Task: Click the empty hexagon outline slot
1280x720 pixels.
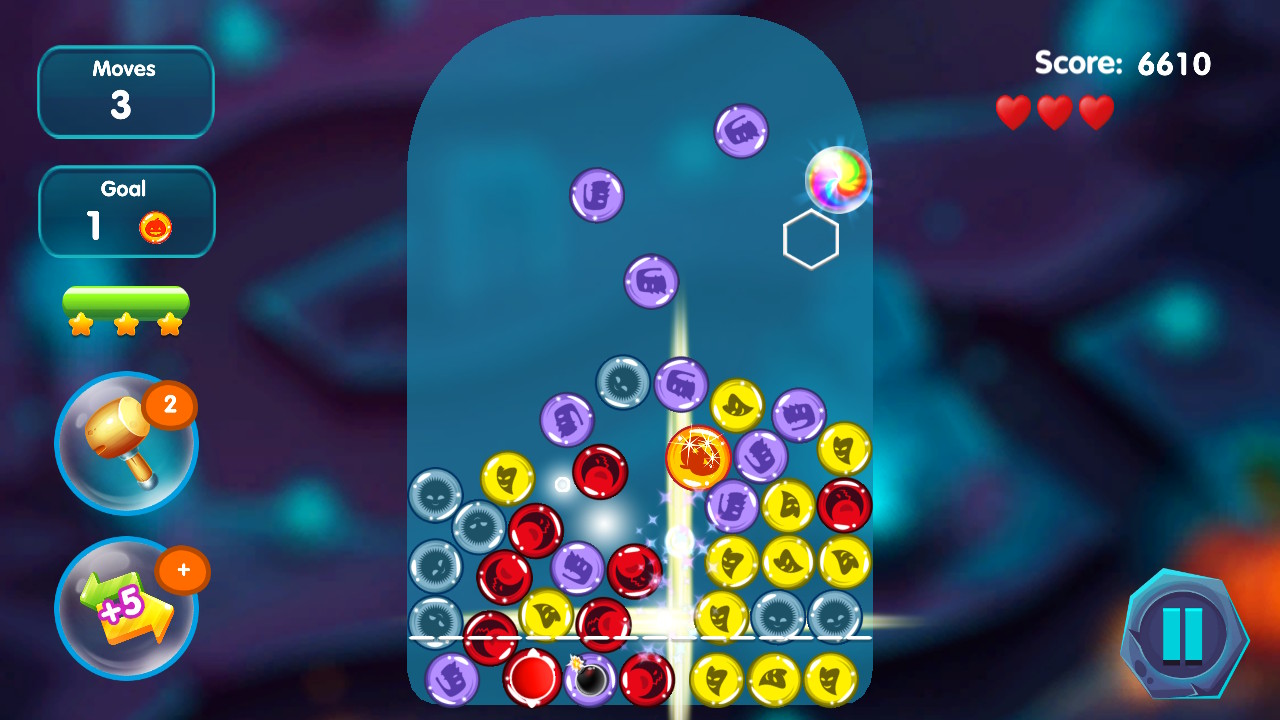Action: 811,241
